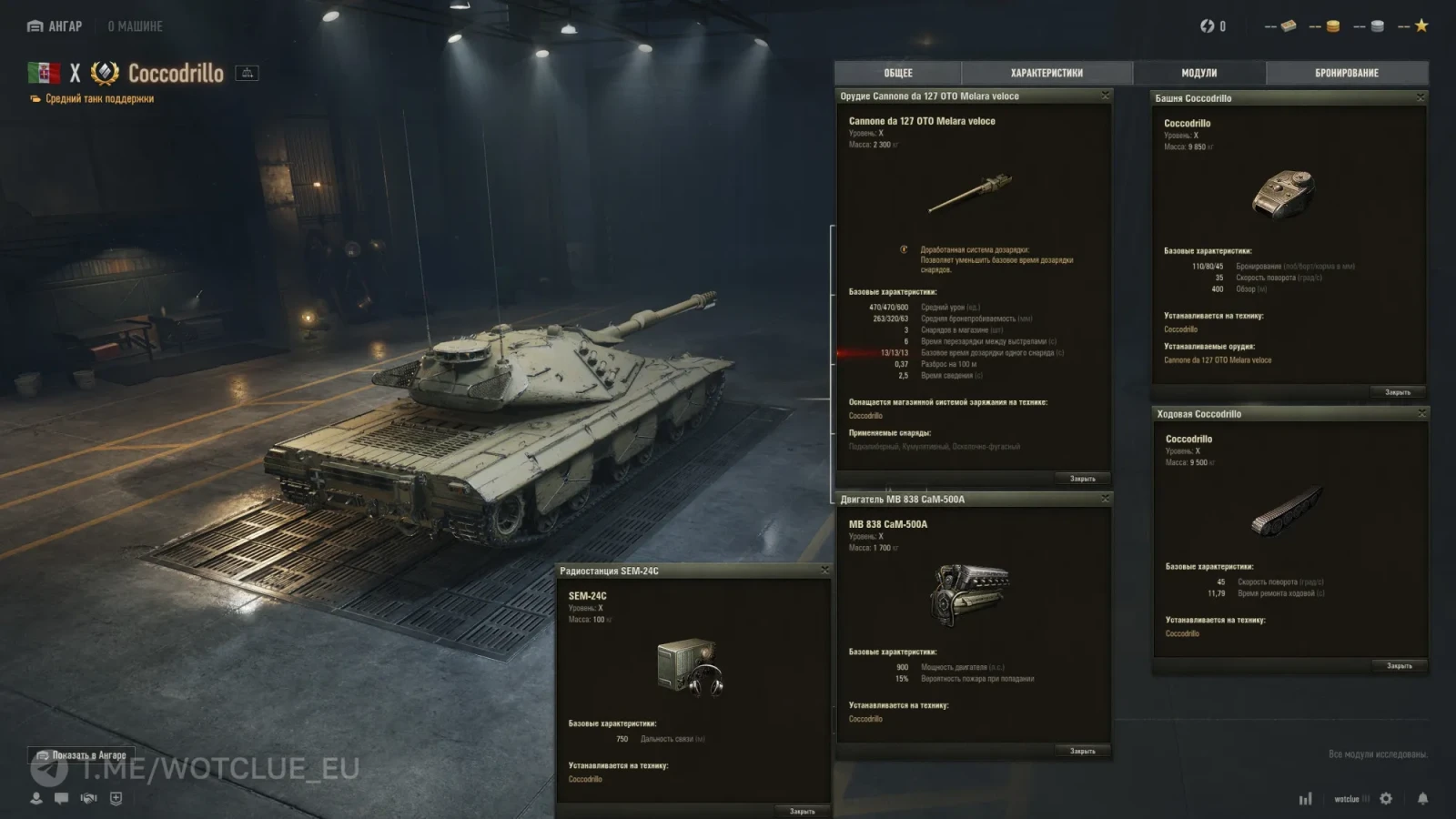Viewport: 1456px width, 819px height.
Task: Open the Характеристики tab
Action: pyautogui.click(x=1046, y=73)
